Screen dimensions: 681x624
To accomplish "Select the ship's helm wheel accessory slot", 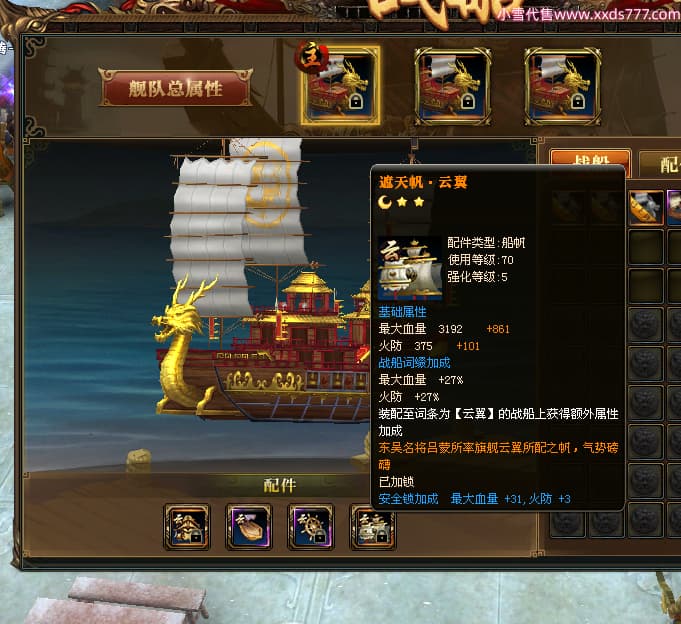I will point(310,526).
